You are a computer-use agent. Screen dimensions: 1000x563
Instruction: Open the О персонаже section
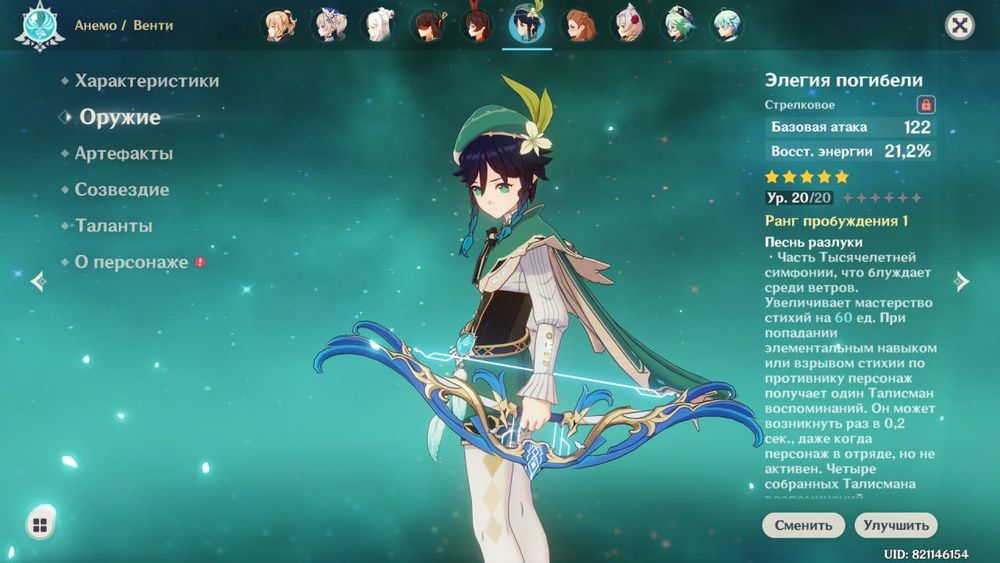[131, 262]
